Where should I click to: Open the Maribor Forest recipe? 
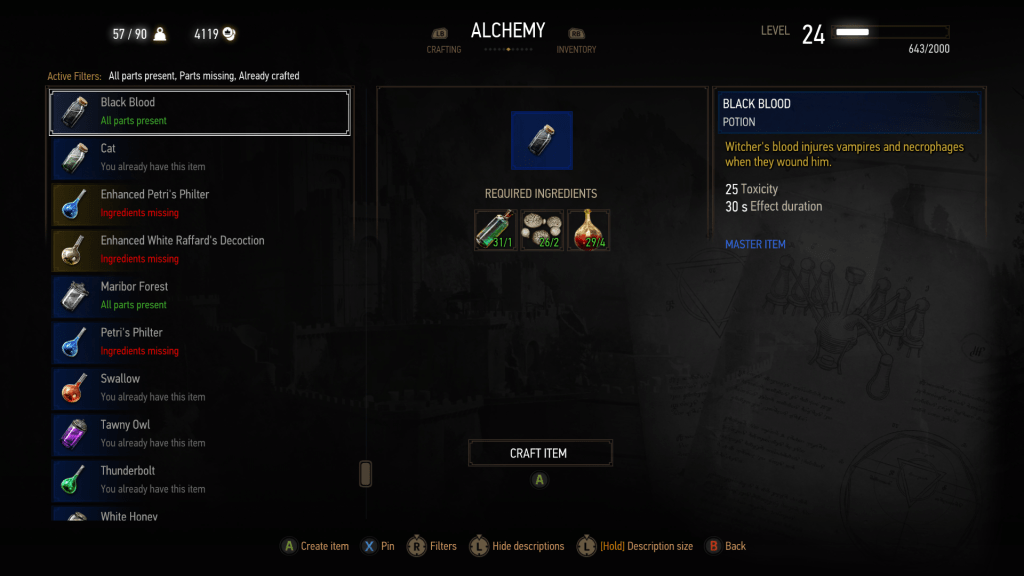coord(200,296)
